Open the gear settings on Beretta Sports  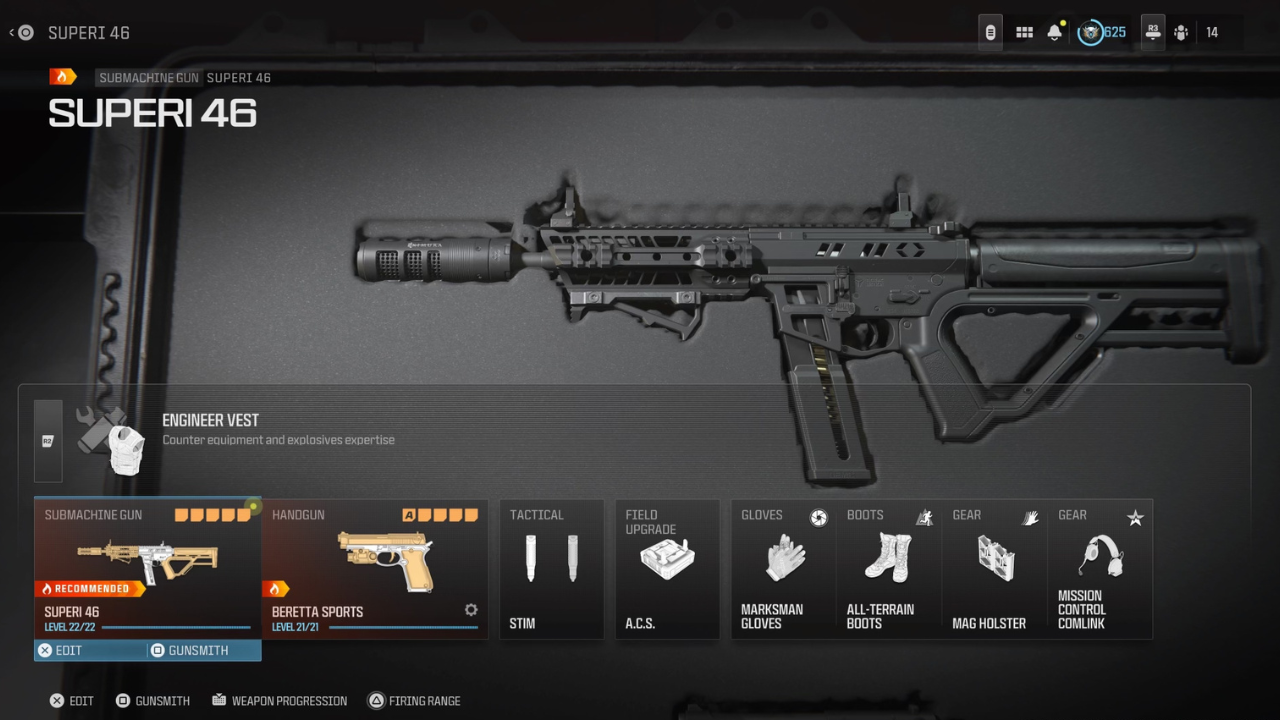[x=470, y=609]
